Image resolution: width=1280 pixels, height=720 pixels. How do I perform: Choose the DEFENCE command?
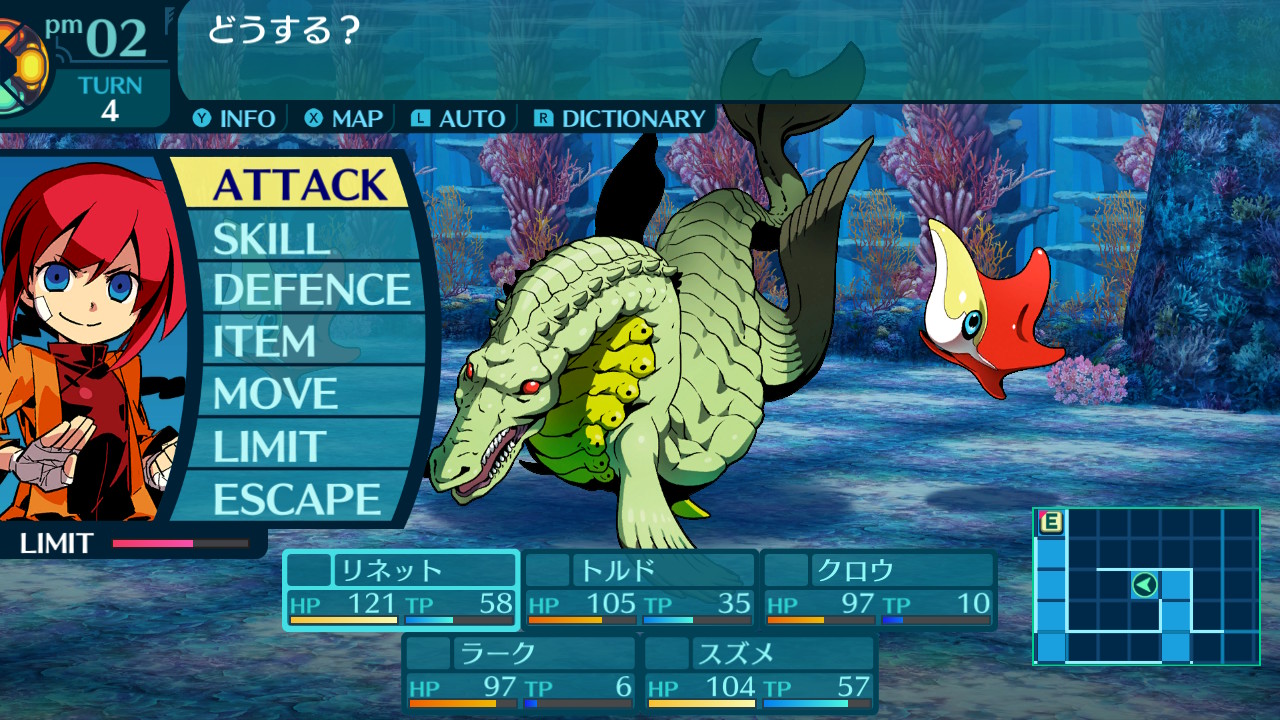(x=311, y=290)
